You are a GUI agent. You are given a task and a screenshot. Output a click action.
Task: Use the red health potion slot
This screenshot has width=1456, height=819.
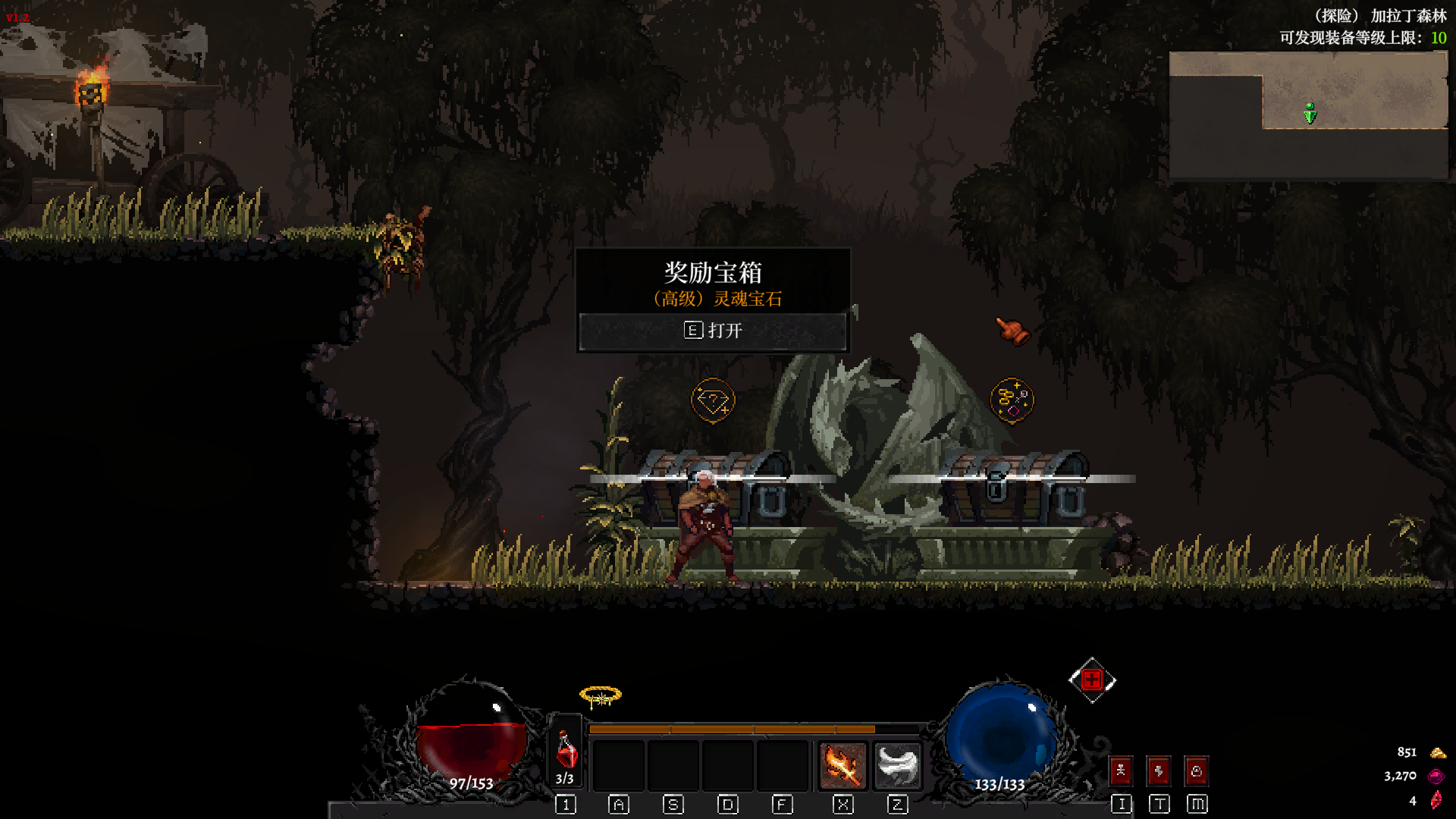point(566,752)
